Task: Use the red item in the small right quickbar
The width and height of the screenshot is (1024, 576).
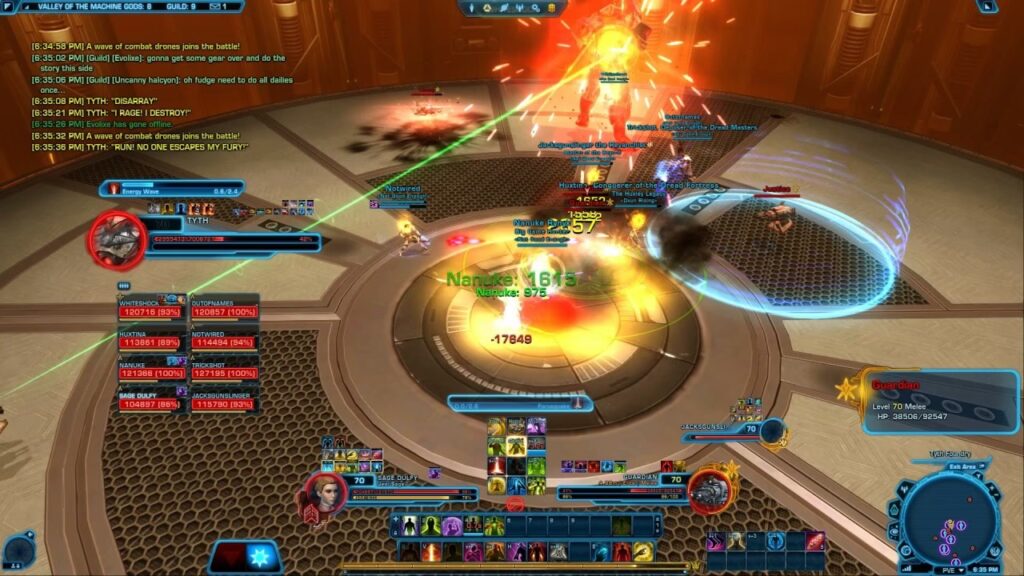Action: click(815, 540)
